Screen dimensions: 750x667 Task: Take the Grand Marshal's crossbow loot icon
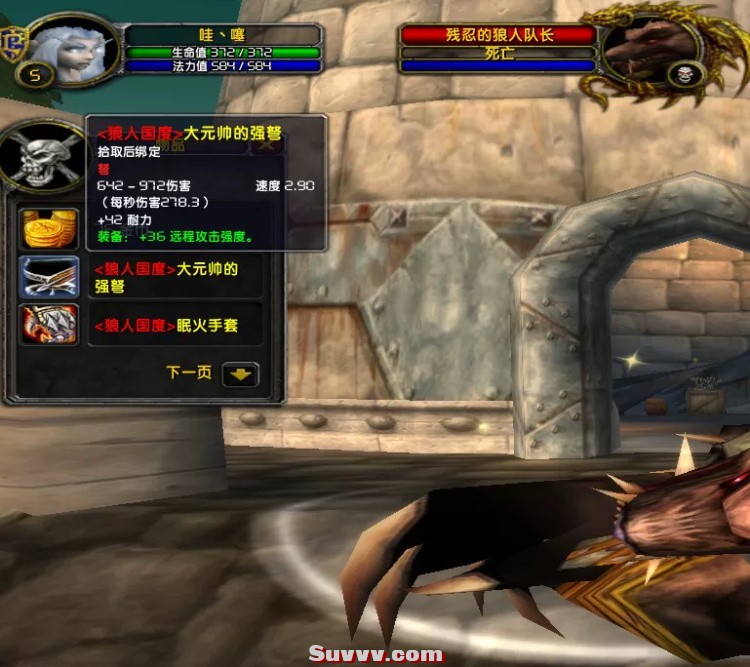(x=50, y=277)
